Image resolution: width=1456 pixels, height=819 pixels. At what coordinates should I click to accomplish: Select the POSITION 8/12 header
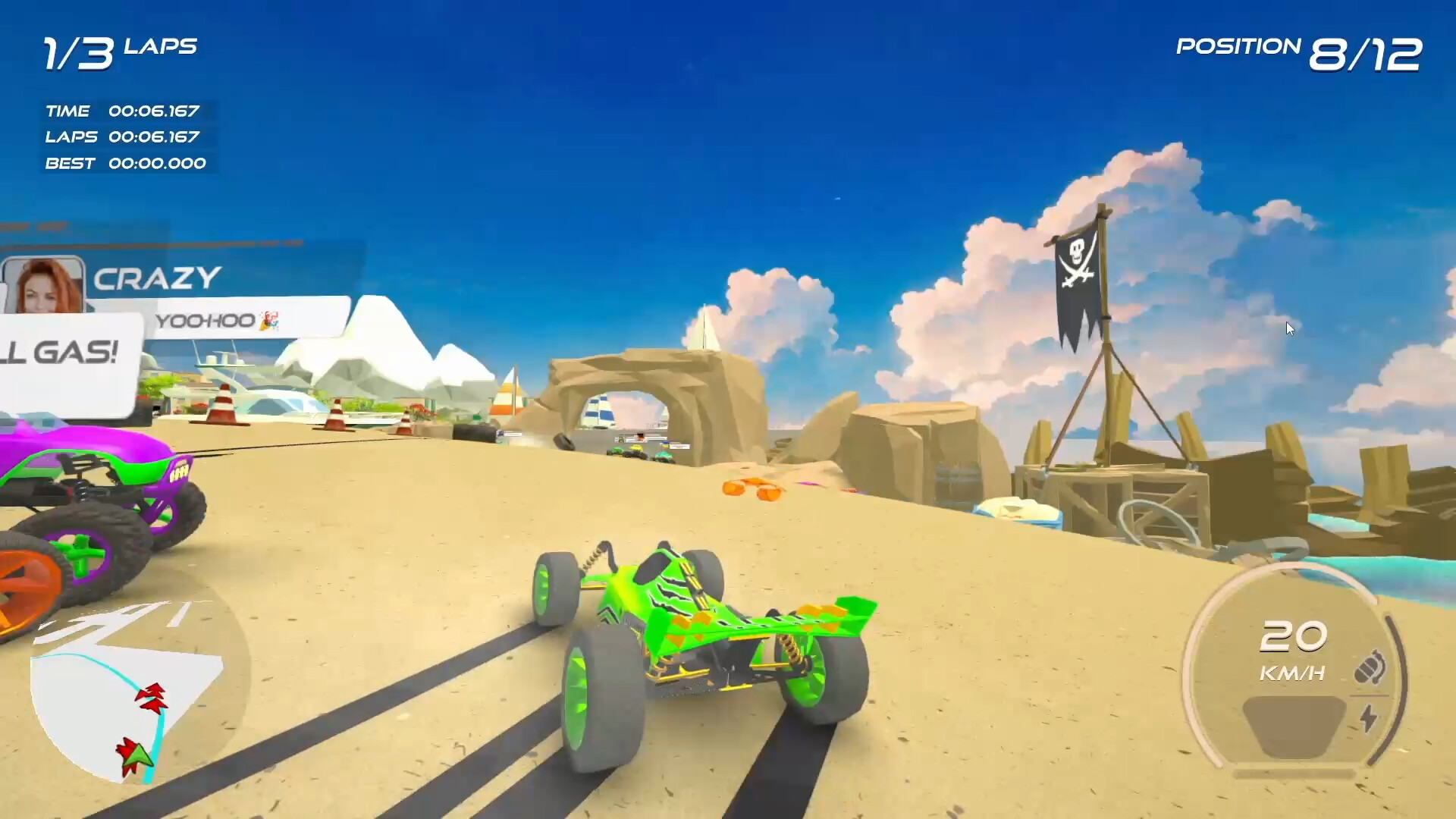pos(1298,49)
